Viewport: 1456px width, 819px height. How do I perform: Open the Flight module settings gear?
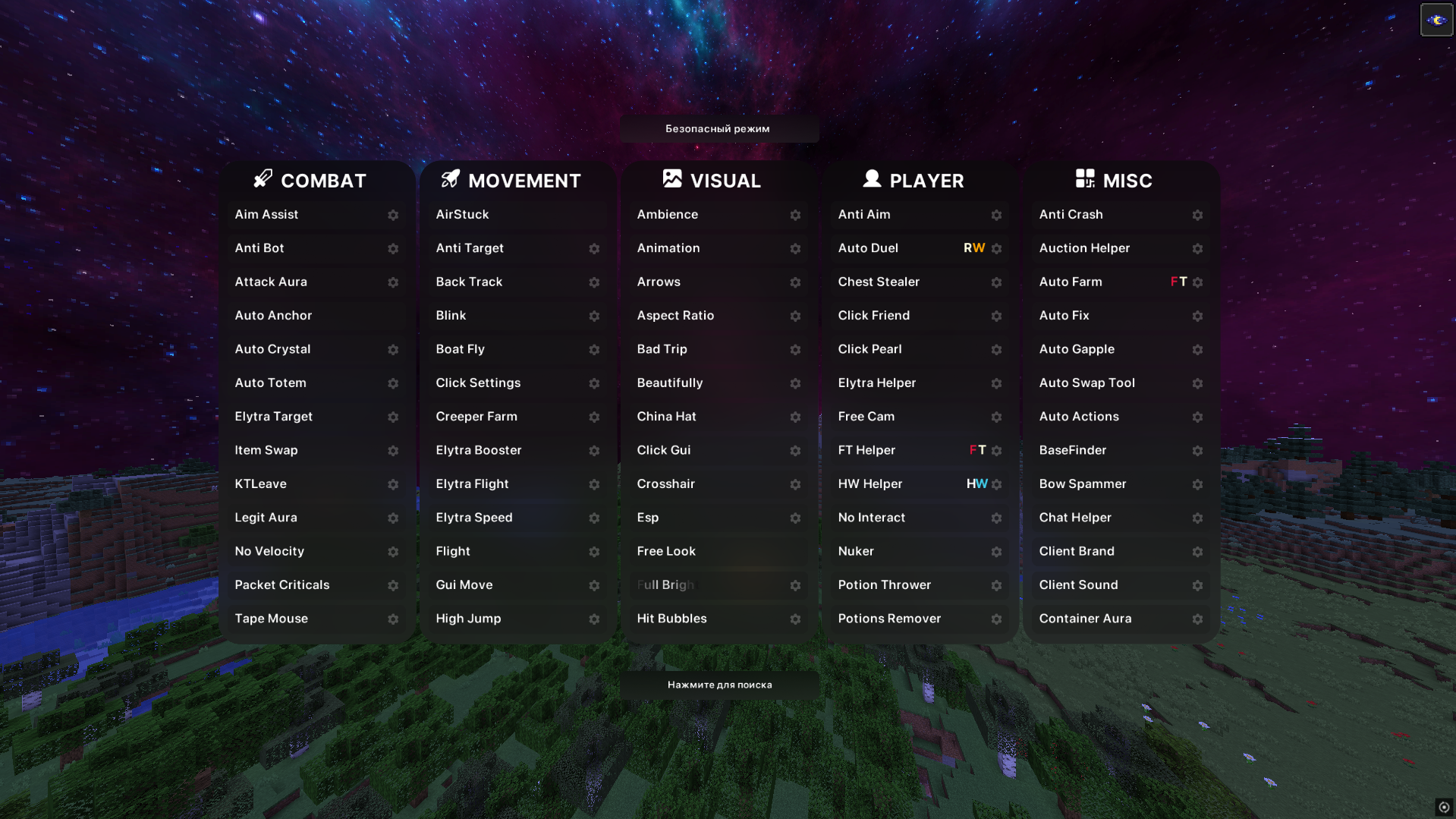[594, 551]
